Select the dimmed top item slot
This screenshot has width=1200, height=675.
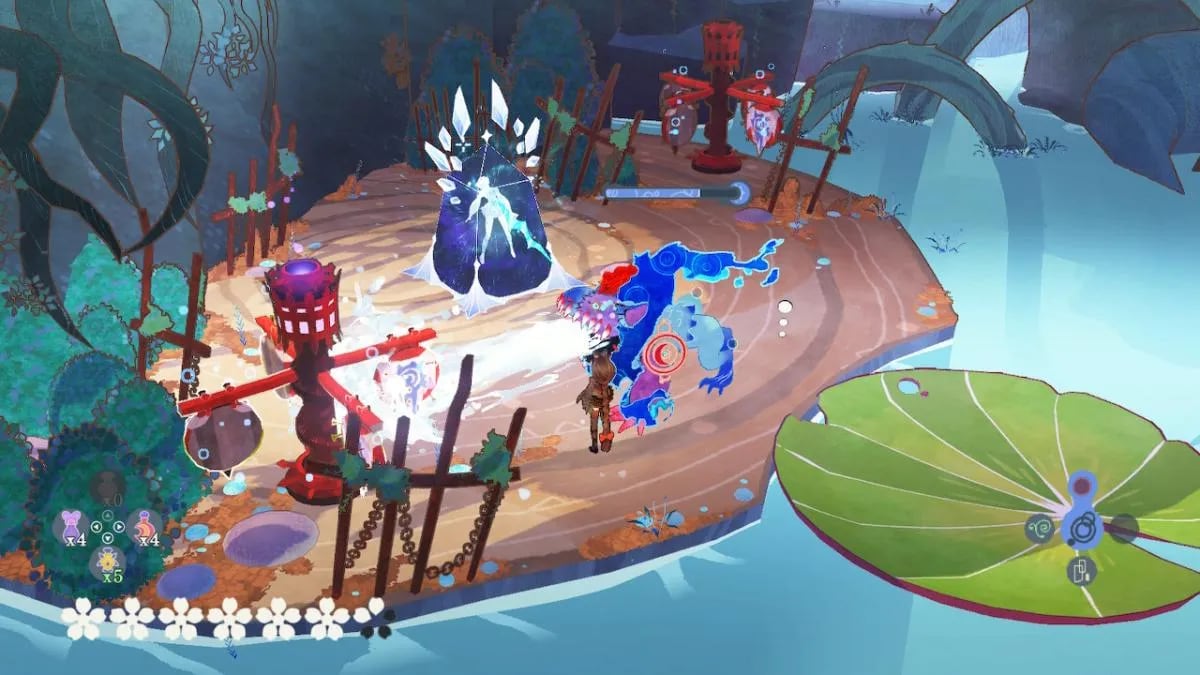click(x=107, y=489)
